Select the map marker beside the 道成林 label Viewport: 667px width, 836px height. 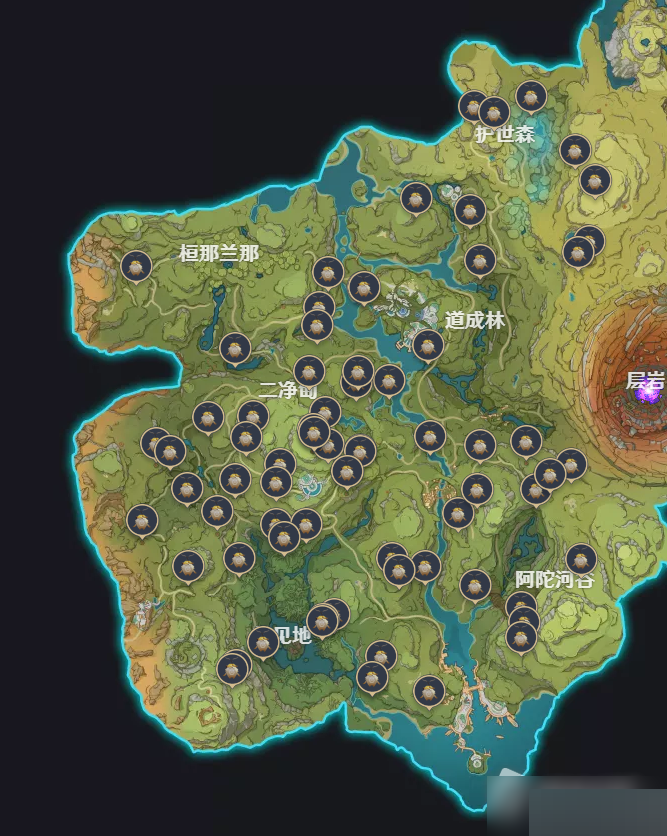pos(428,345)
